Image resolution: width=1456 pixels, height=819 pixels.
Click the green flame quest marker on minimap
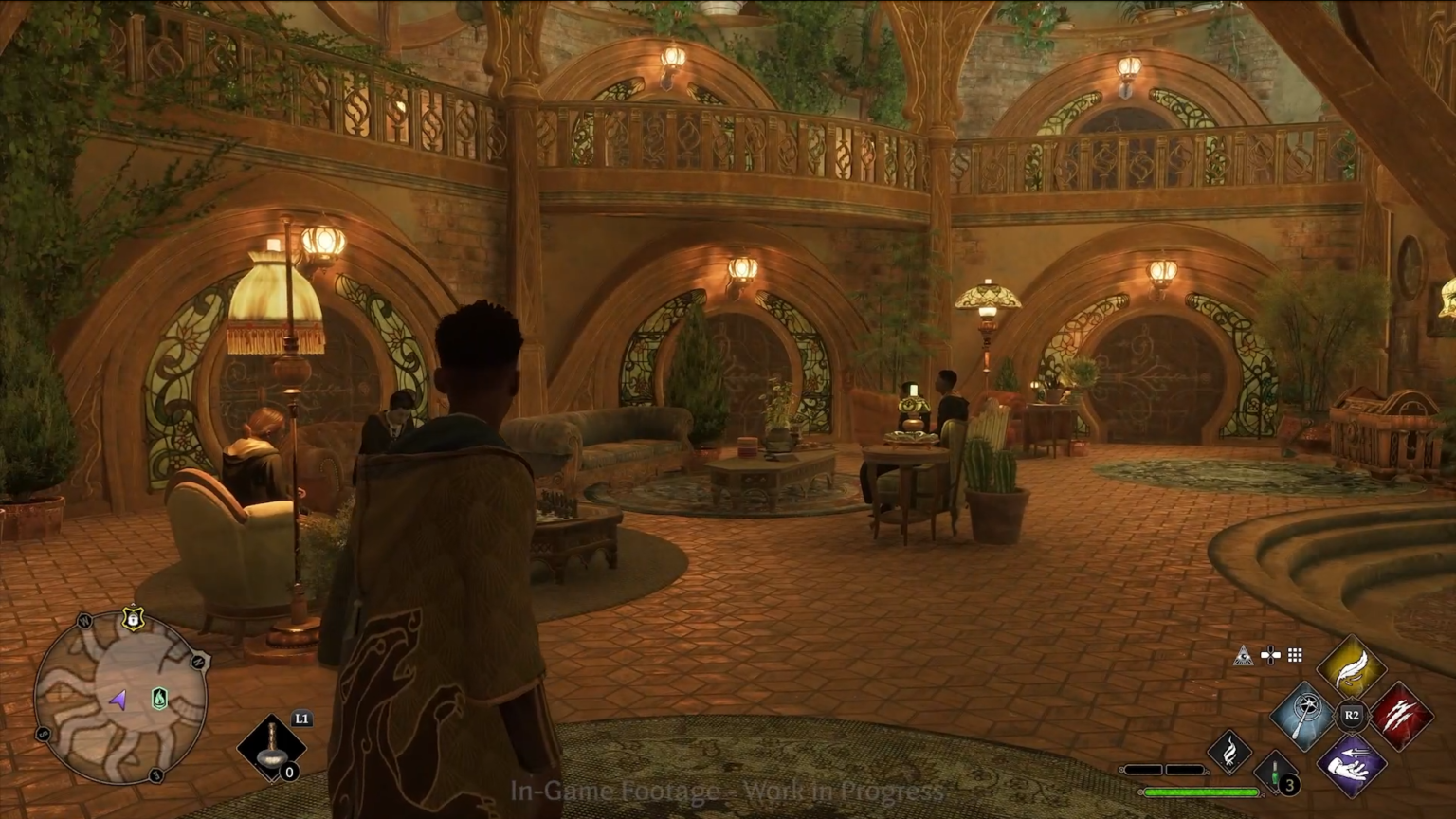159,699
